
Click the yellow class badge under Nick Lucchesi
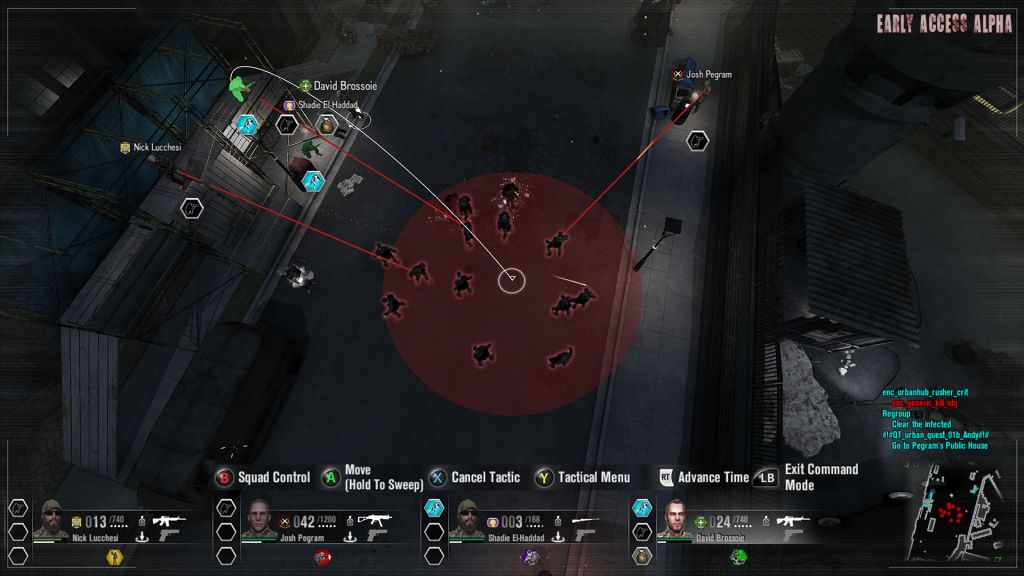[113, 557]
